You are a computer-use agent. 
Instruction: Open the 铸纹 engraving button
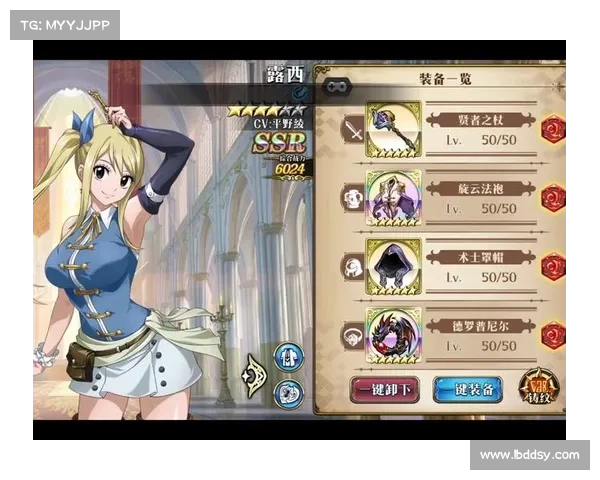tap(539, 388)
